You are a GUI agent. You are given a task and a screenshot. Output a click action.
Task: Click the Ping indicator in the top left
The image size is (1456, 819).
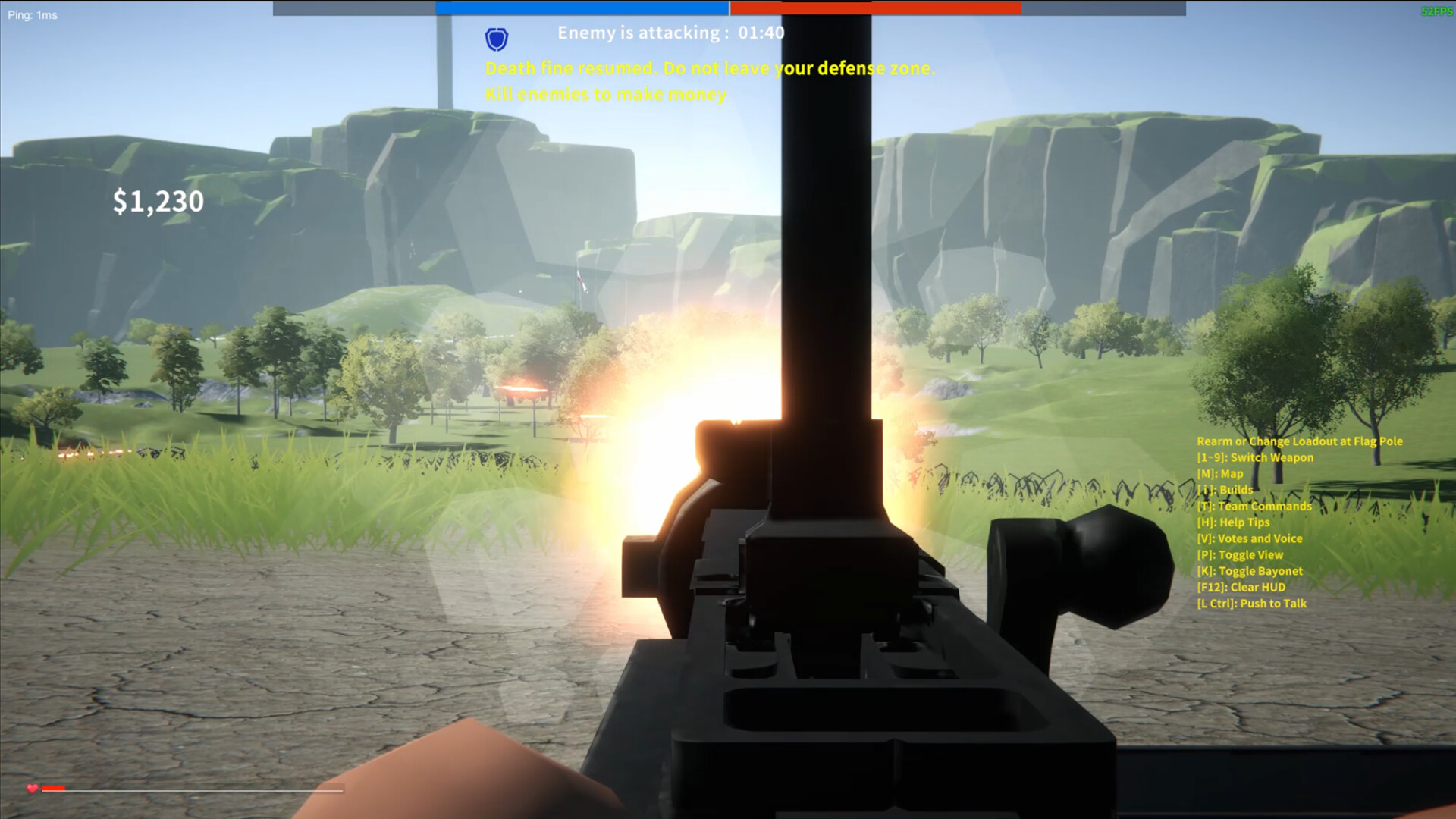click(x=32, y=14)
